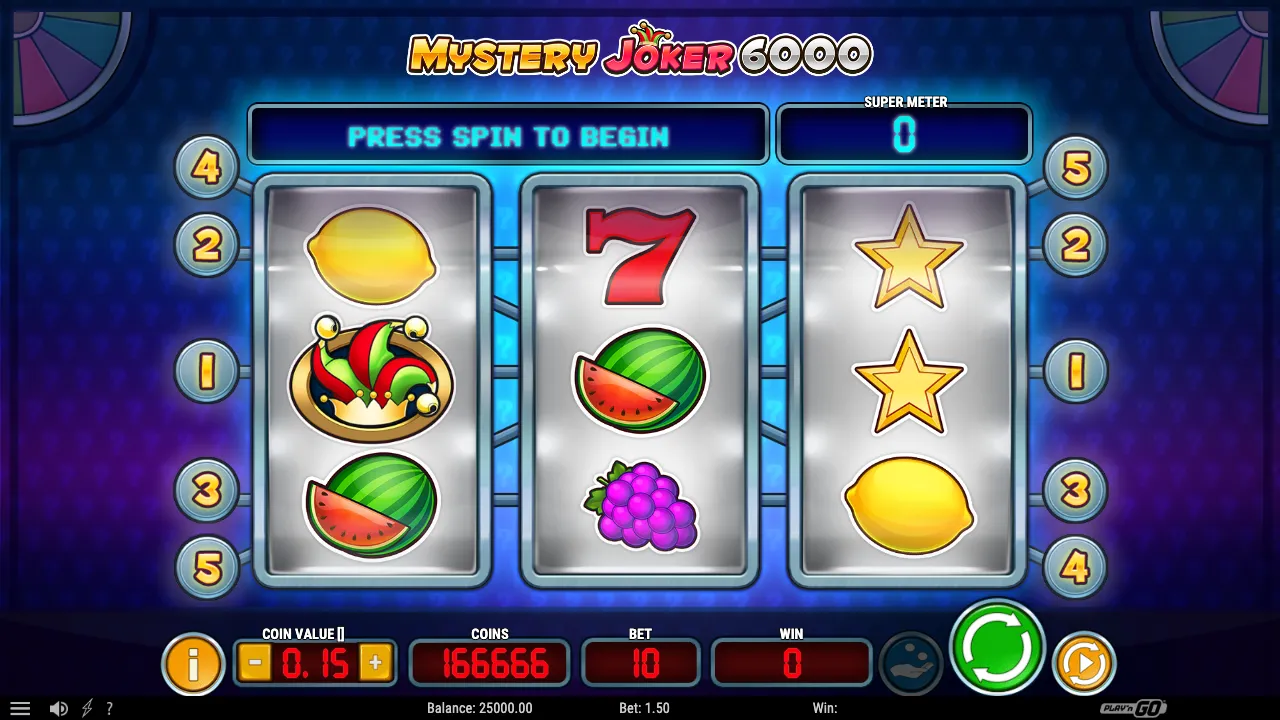Select payline number 1 on the left

207,369
